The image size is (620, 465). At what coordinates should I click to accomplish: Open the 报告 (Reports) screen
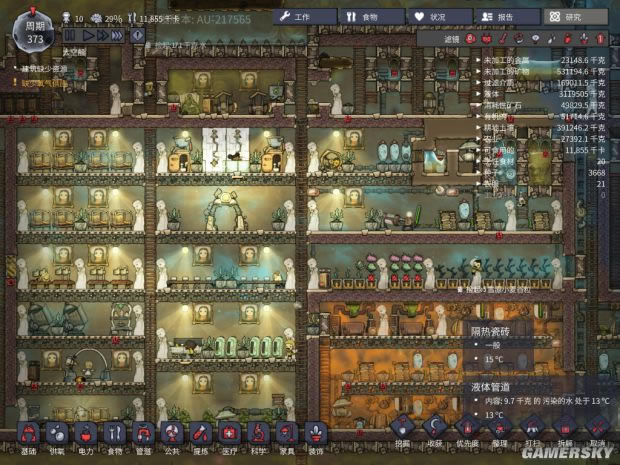[503, 16]
